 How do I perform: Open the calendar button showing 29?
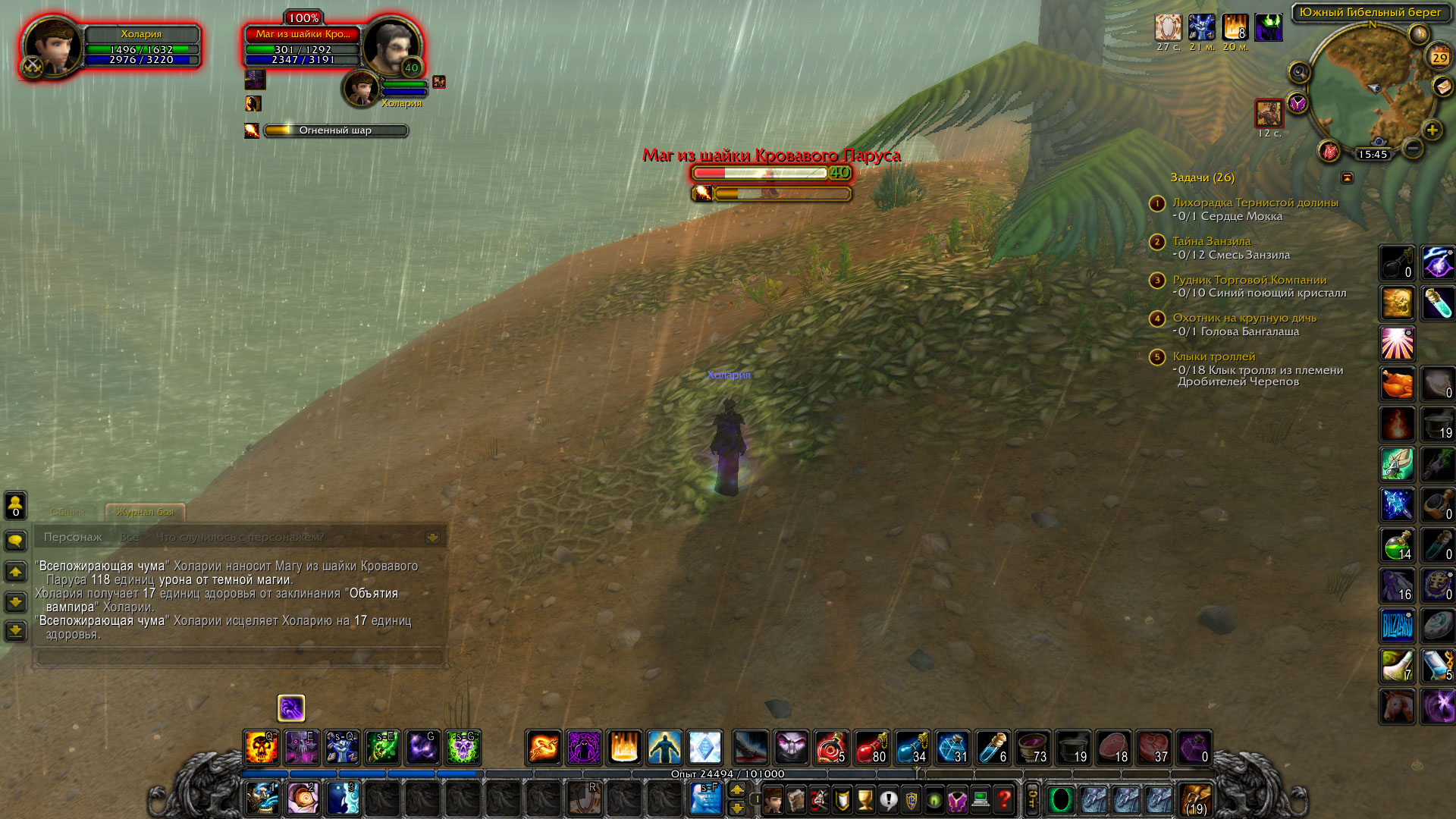[x=1439, y=57]
